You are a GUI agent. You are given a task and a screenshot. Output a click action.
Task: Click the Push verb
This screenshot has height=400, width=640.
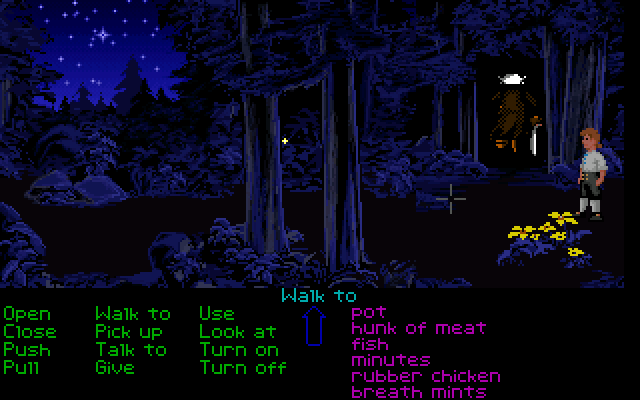(26, 349)
